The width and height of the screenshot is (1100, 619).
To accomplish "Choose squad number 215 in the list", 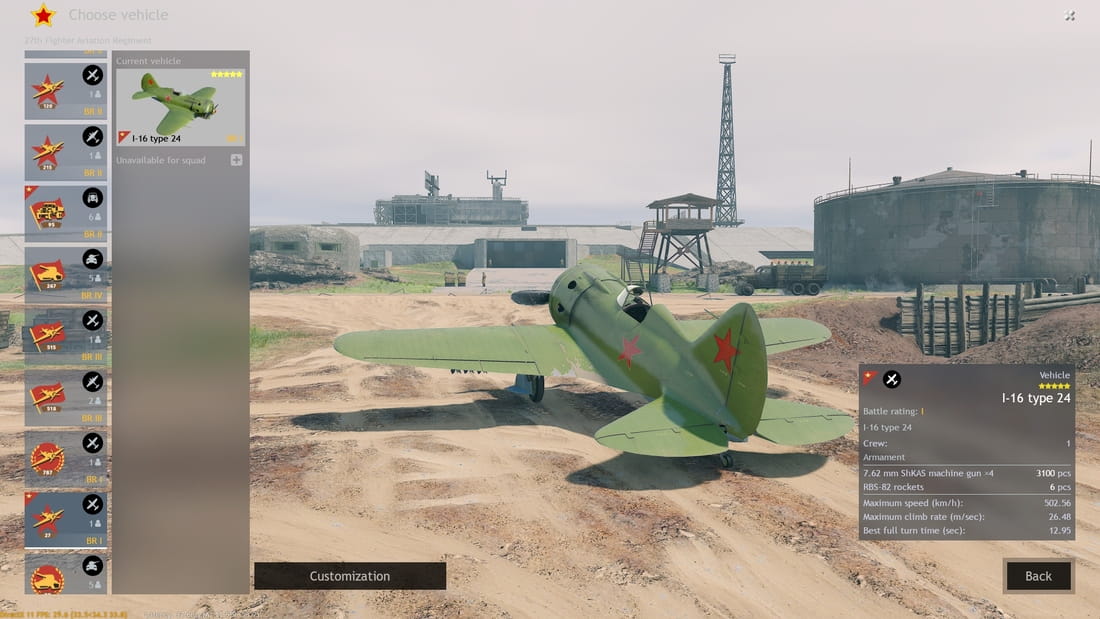I will pos(66,152).
